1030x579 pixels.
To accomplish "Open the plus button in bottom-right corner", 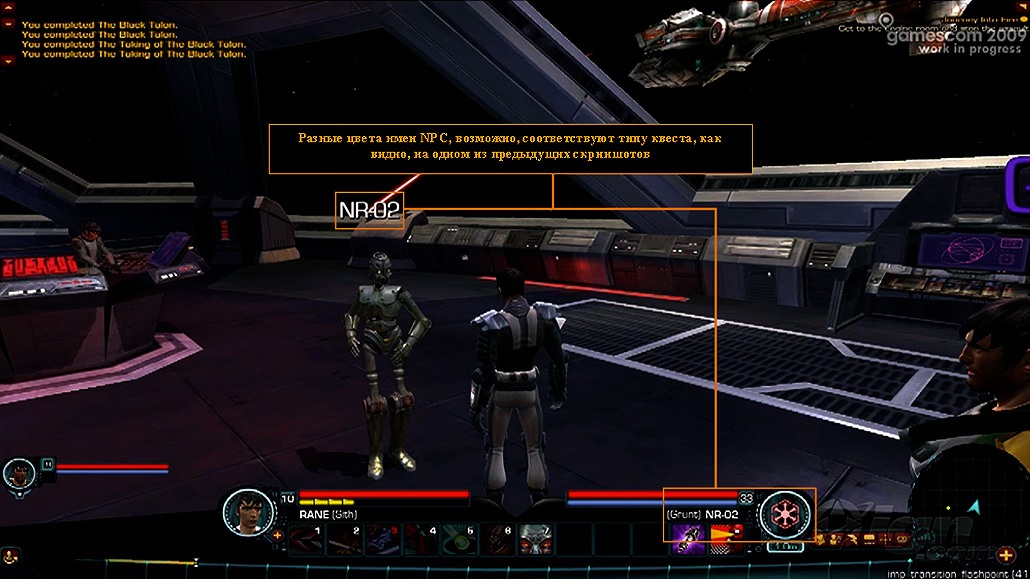I will (1005, 555).
